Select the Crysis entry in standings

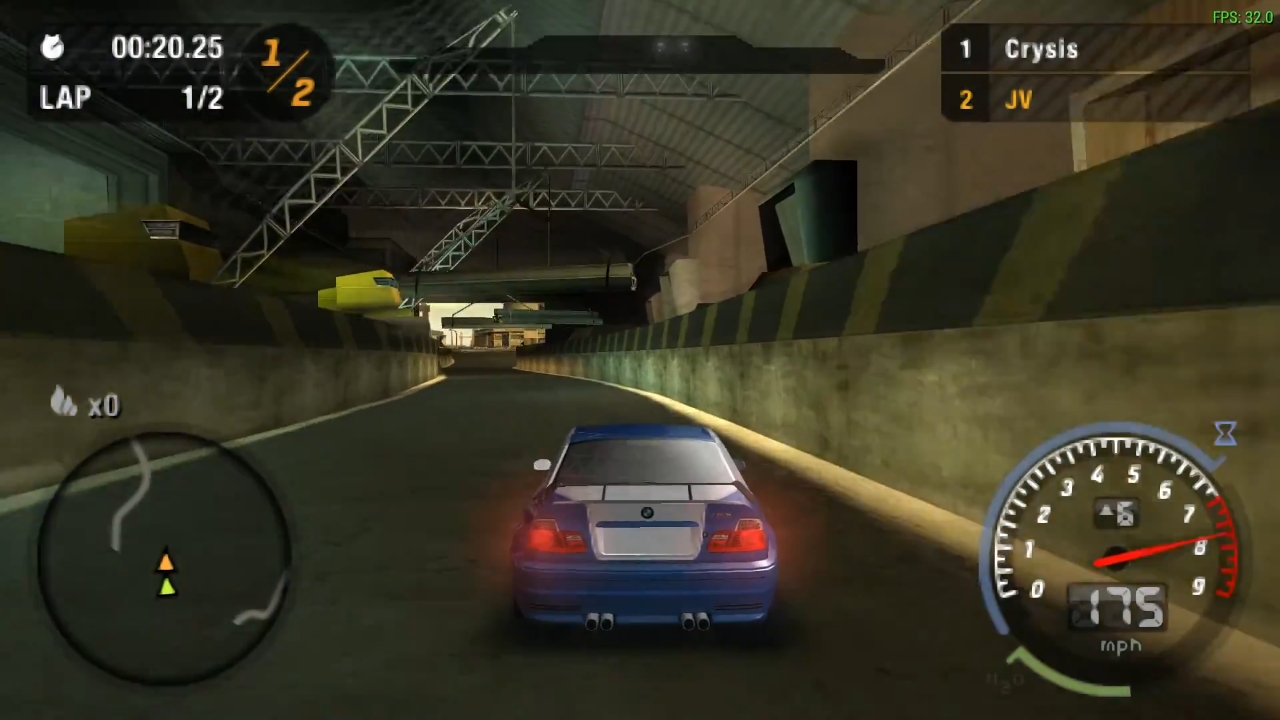(x=1041, y=49)
